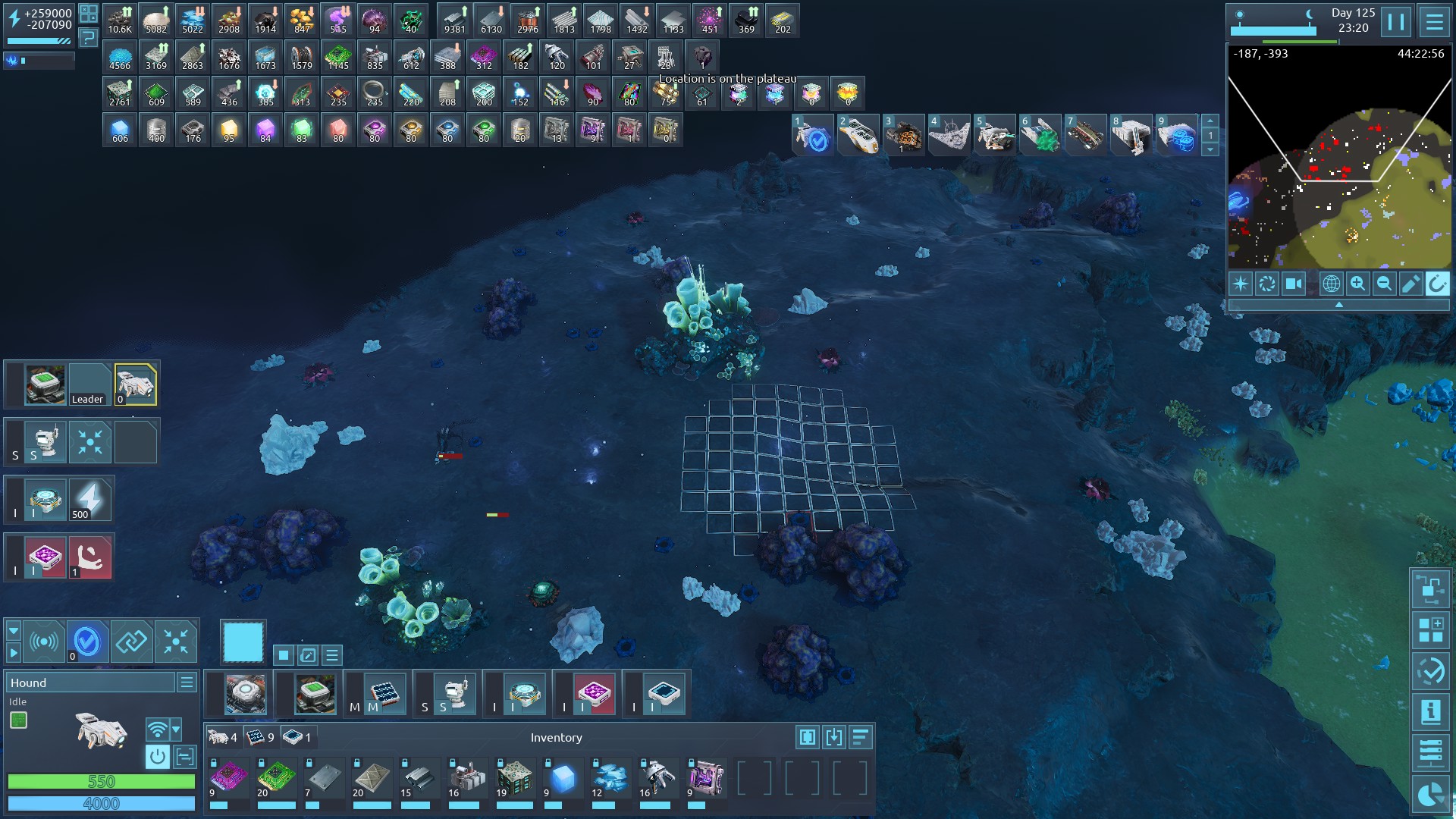The image size is (1456, 819).
Task: Sort the inventory items
Action: pyautogui.click(x=860, y=737)
